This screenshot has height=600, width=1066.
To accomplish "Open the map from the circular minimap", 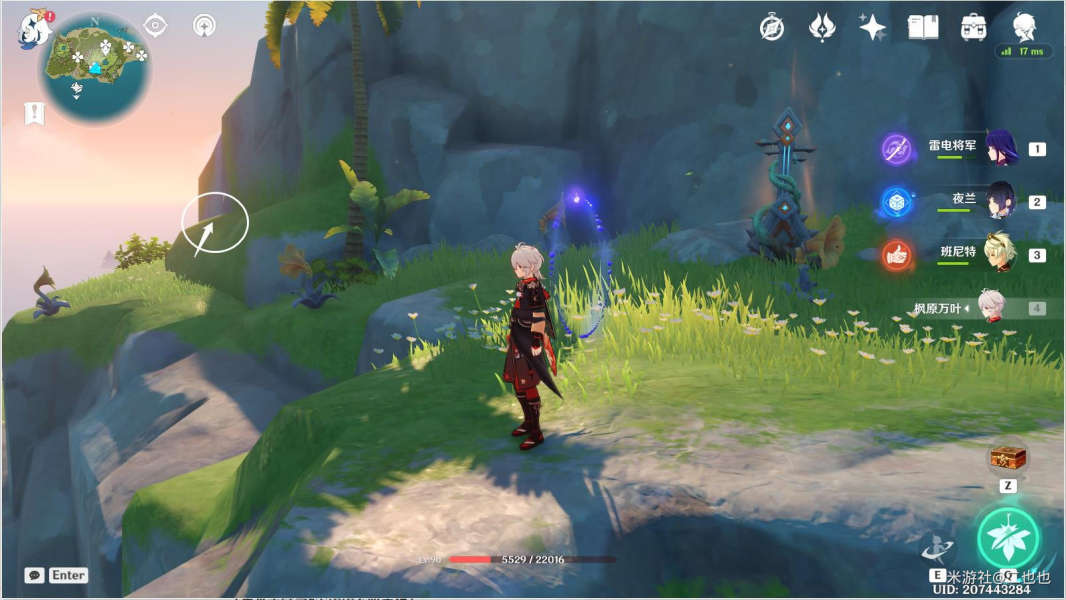I will [96, 67].
